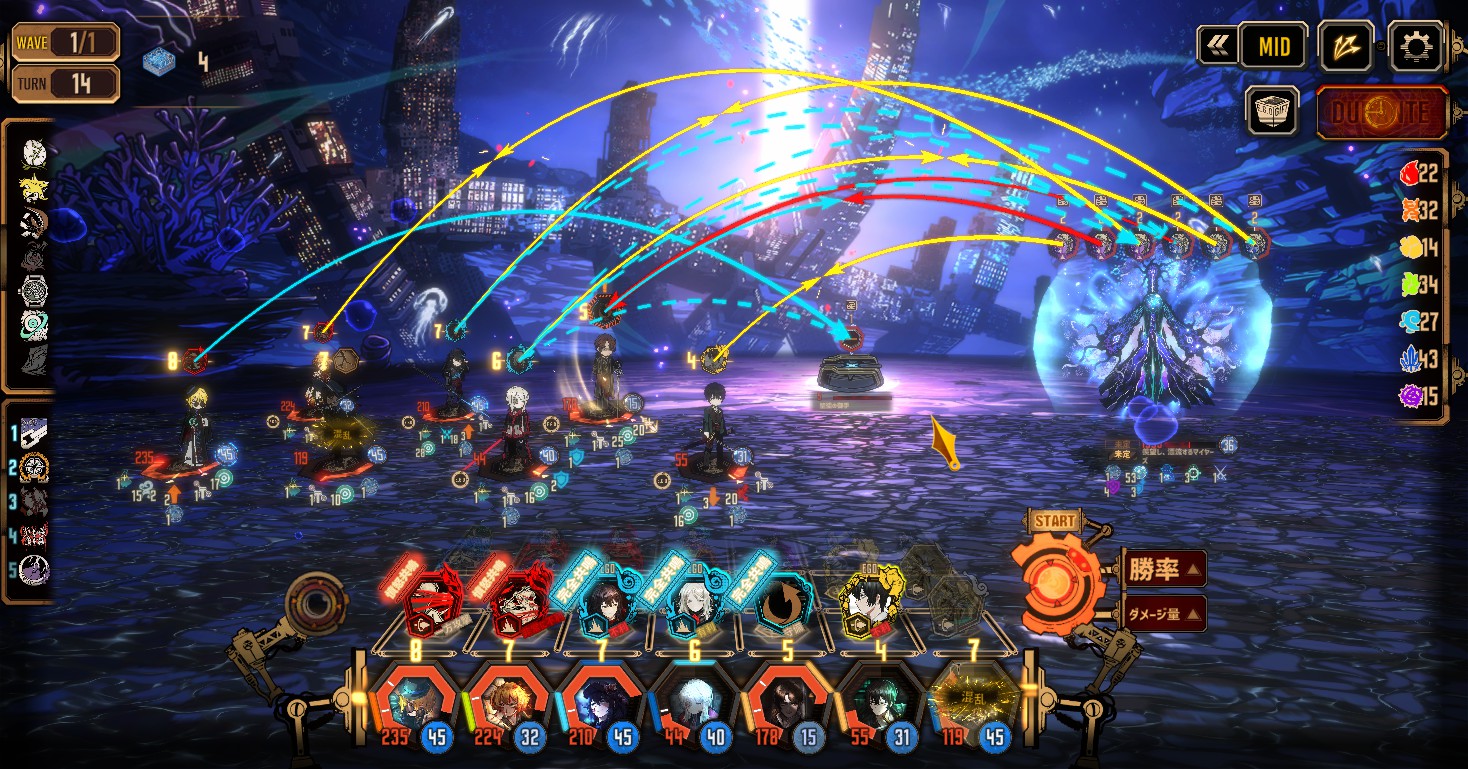Click the wristwatch E.G.O gift icon
The height and width of the screenshot is (769, 1468).
pyautogui.click(x=34, y=291)
